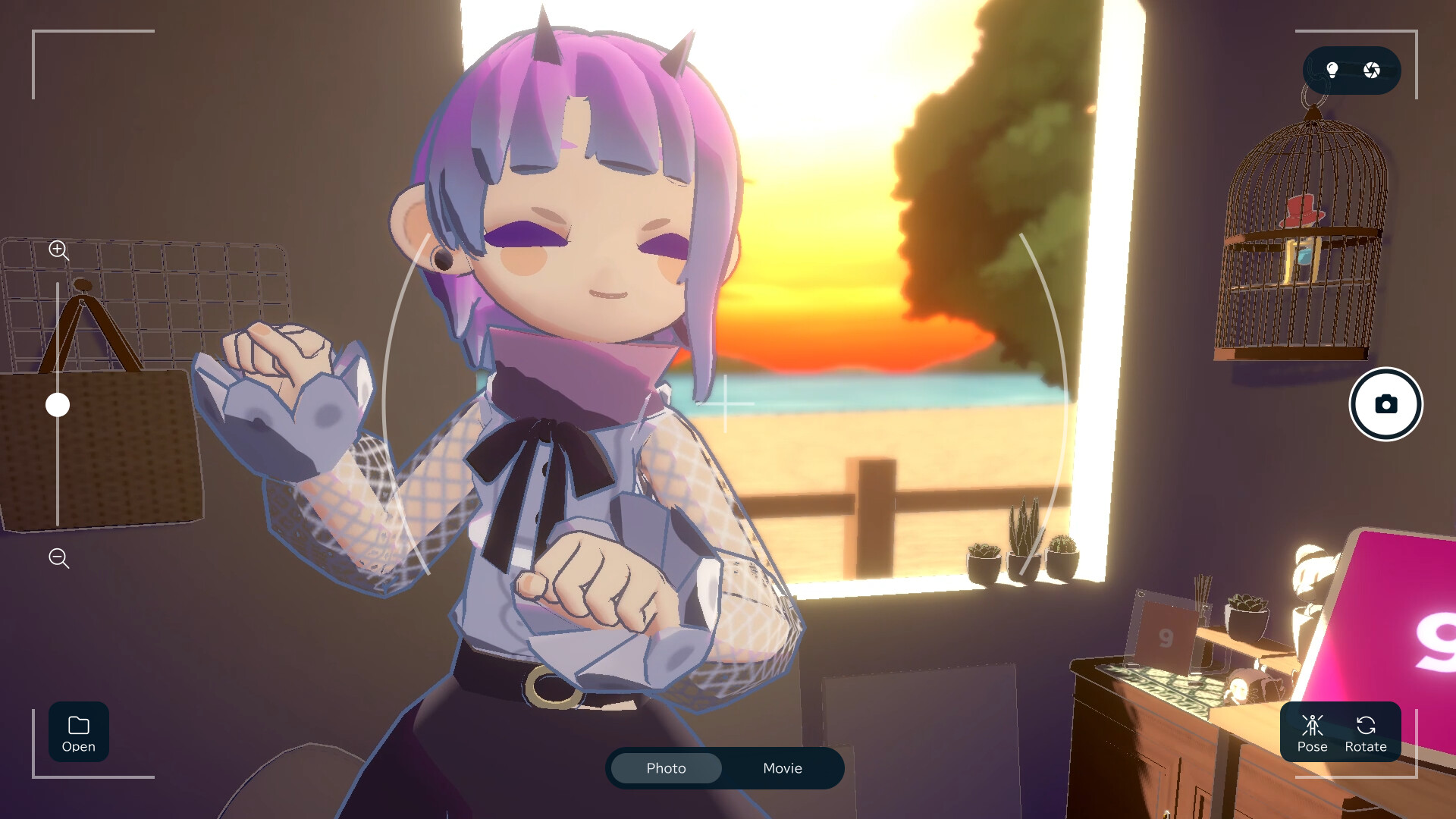1456x819 pixels.
Task: Toggle between lighting and aperture modes
Action: (1352, 70)
